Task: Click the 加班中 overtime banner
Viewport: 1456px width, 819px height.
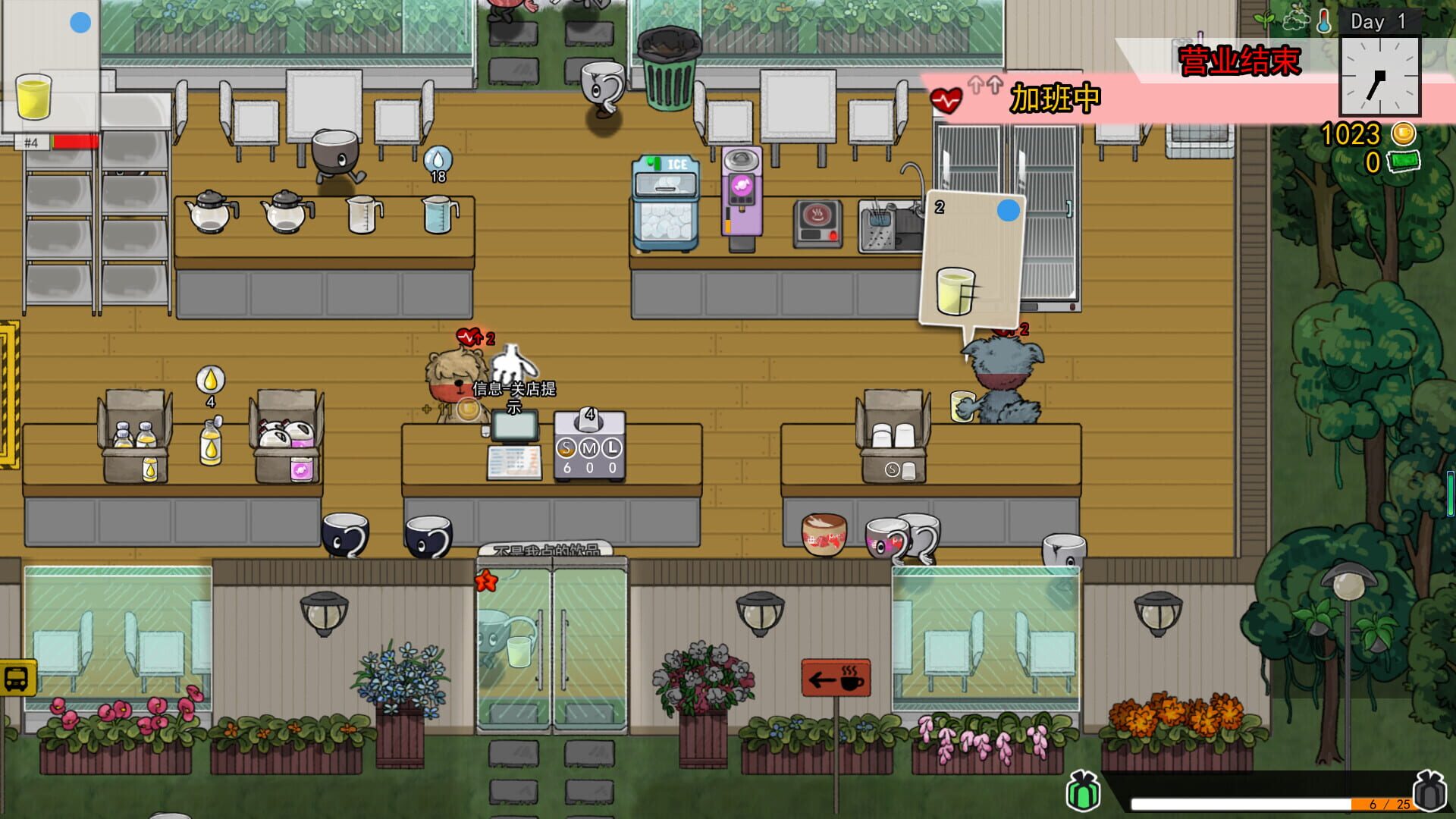Action: tap(1055, 99)
